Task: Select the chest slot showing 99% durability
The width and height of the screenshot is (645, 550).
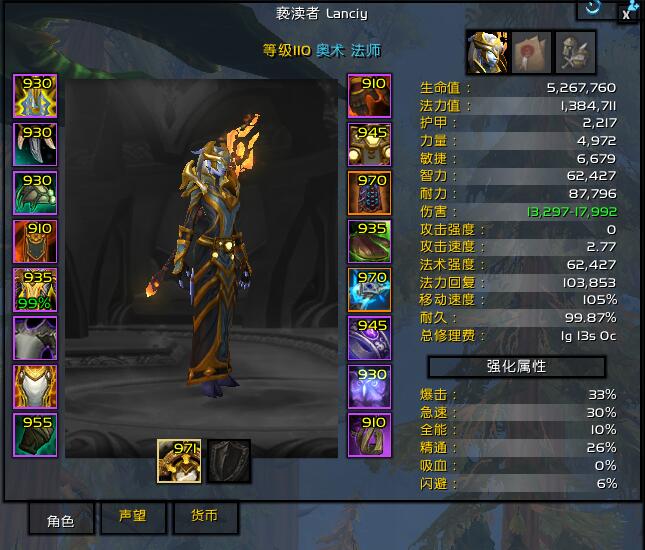Action: pyautogui.click(x=36, y=290)
